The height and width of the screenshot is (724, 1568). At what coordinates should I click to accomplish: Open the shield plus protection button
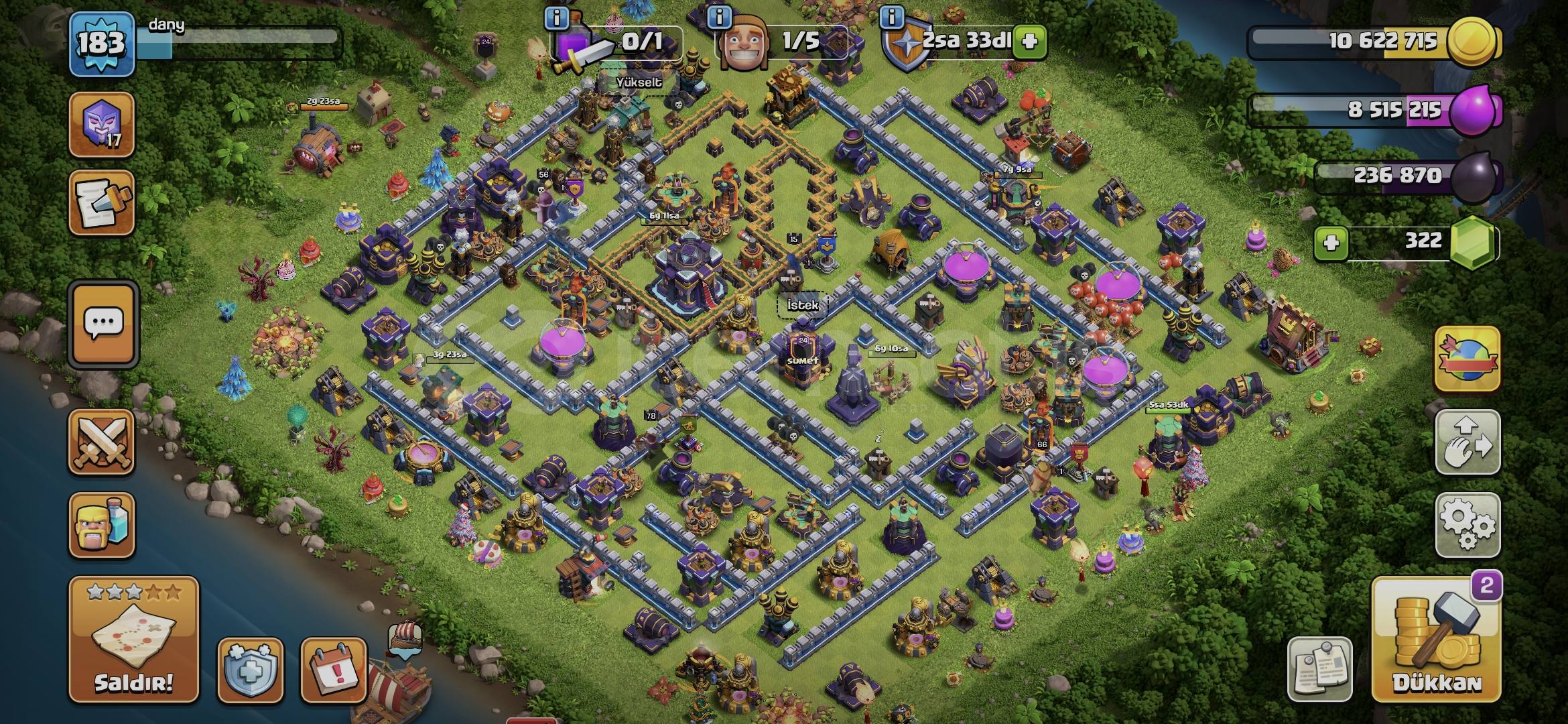point(251,670)
